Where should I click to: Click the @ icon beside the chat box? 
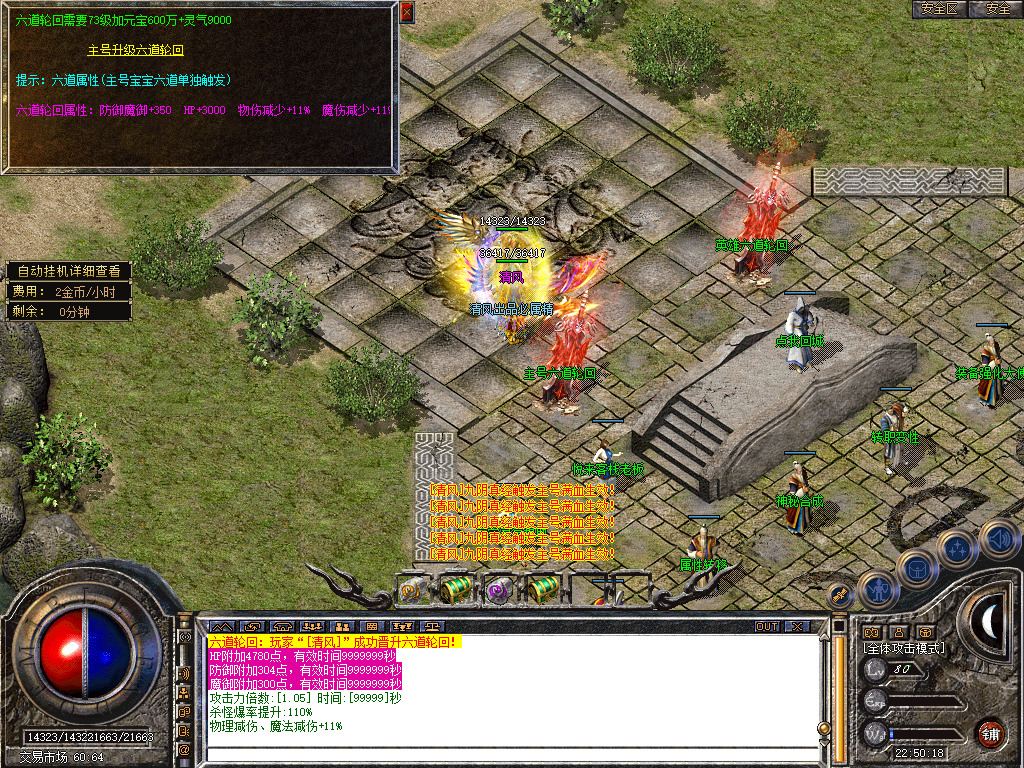point(184,748)
